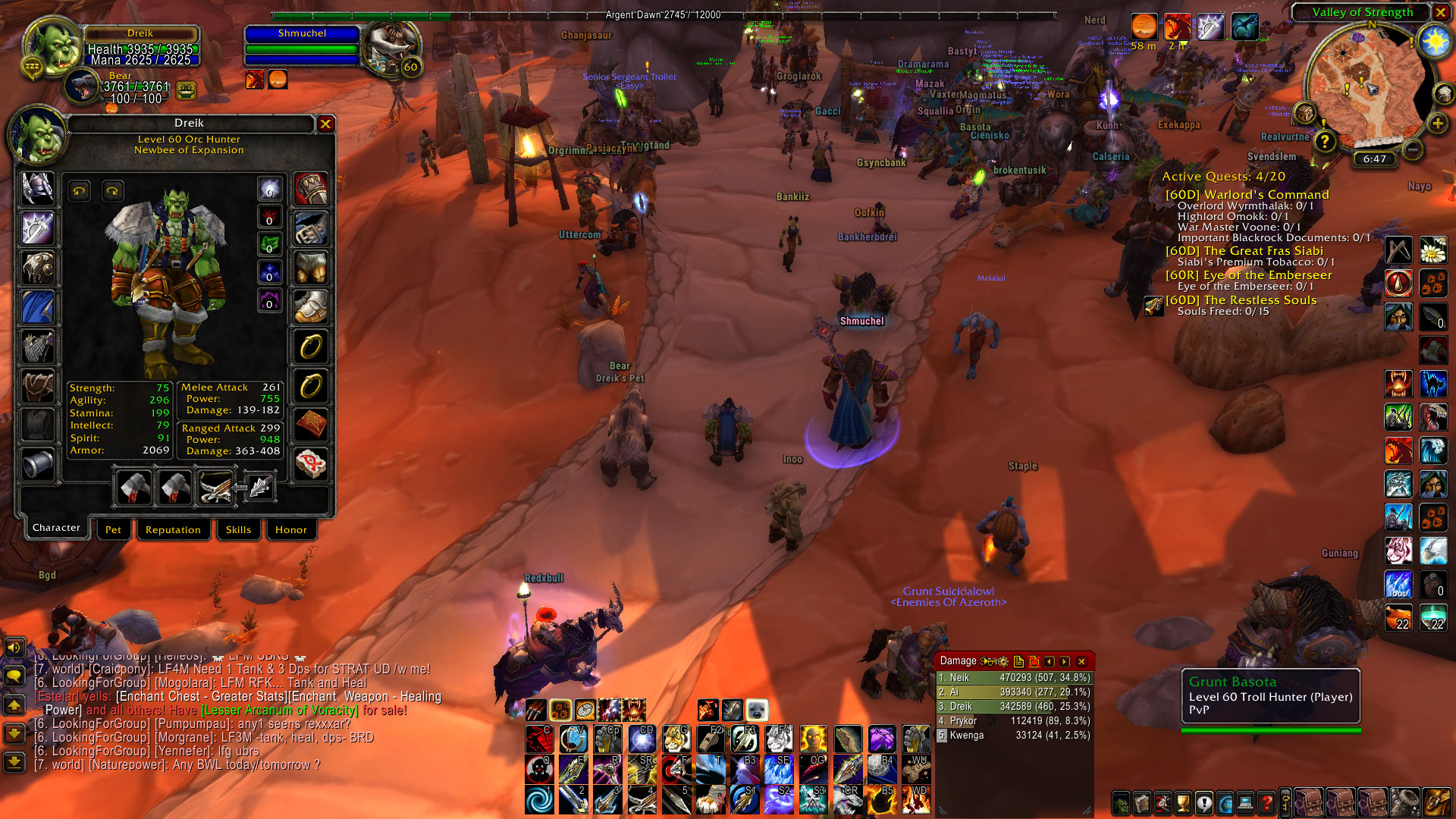The width and height of the screenshot is (1456, 819).
Task: Select the ranged crossbow weapon slot
Action: (x=215, y=487)
